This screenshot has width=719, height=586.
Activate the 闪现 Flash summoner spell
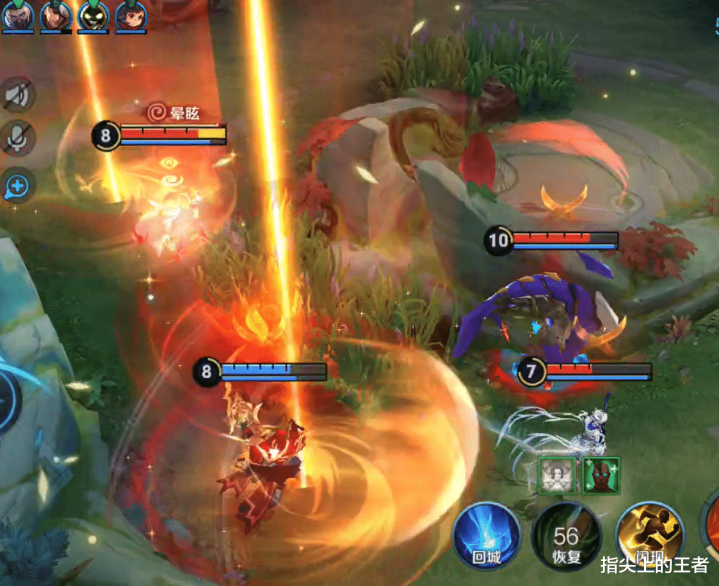pyautogui.click(x=649, y=536)
